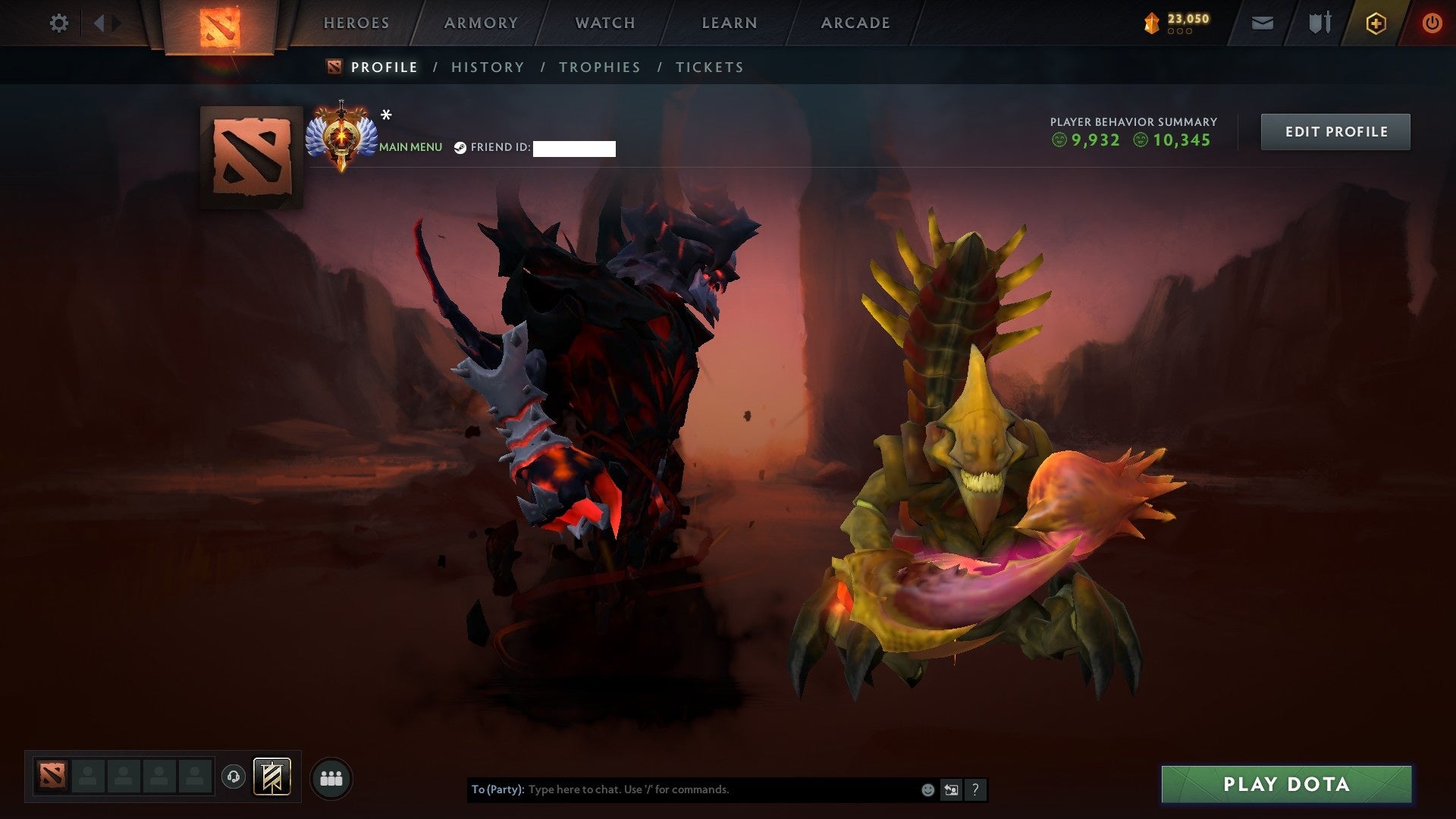This screenshot has width=1456, height=819.
Task: Click the emoticon smiley in the chat bar
Action: (x=927, y=789)
